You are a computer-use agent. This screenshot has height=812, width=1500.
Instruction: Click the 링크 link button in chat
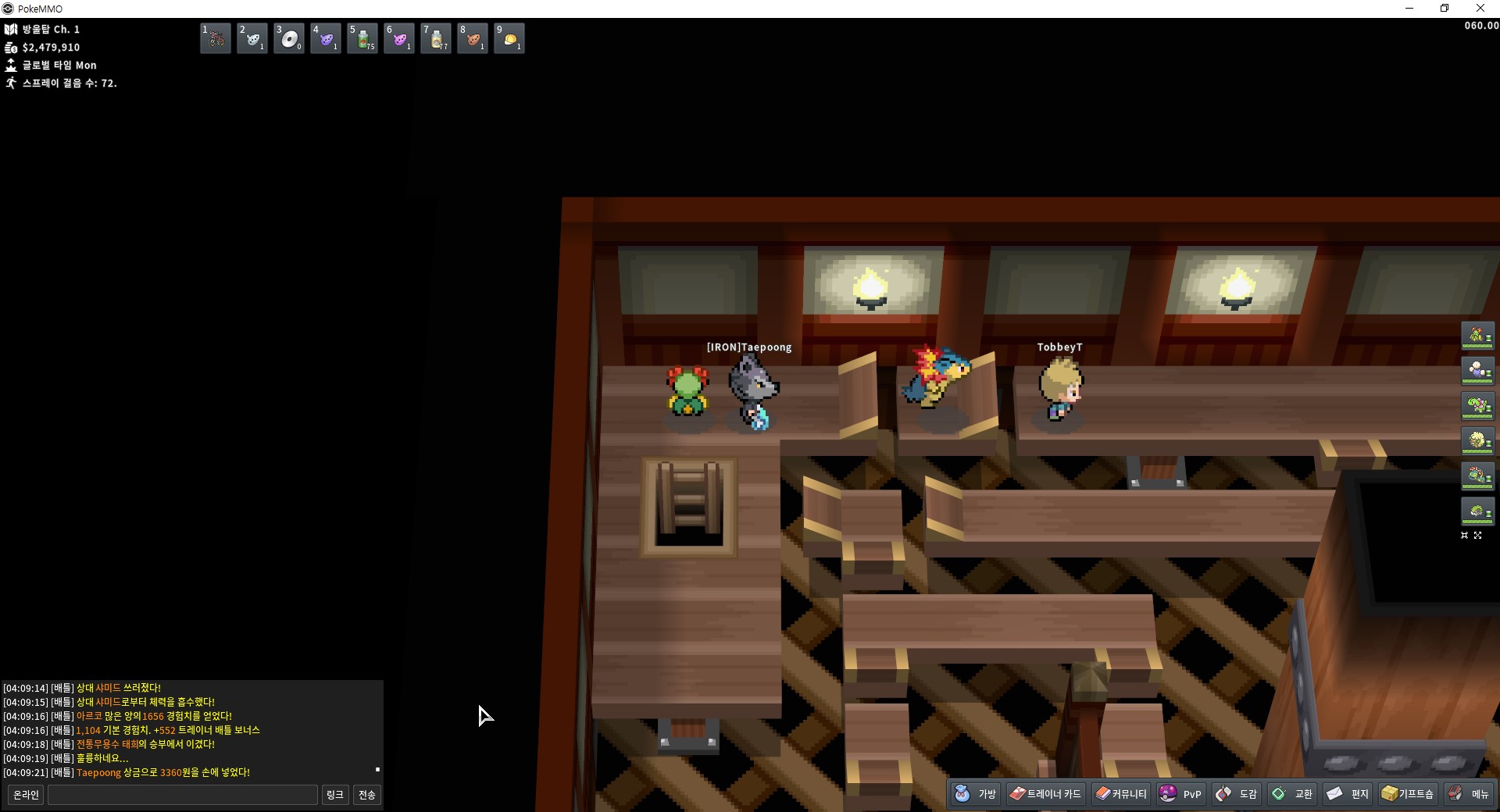[335, 795]
